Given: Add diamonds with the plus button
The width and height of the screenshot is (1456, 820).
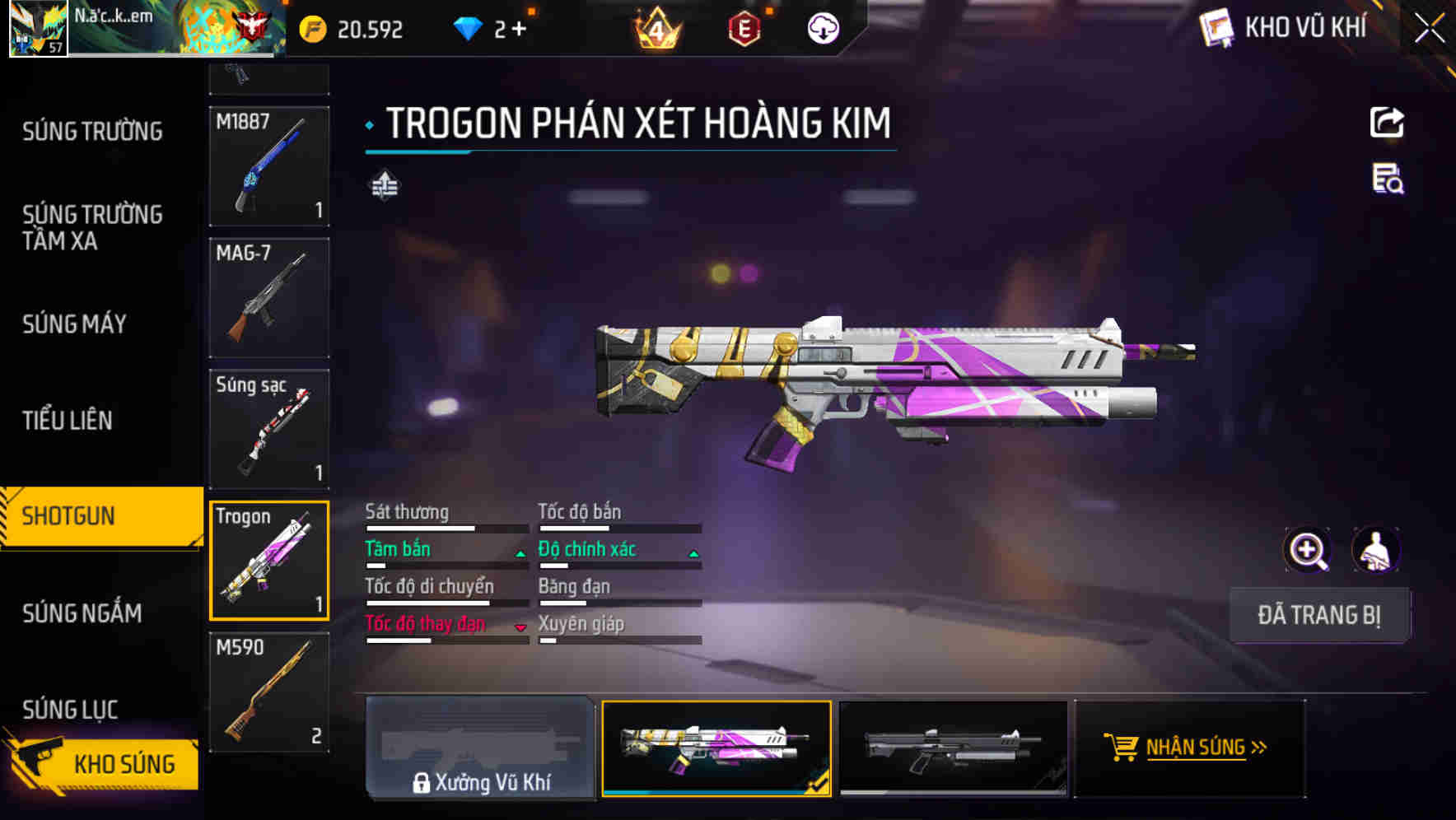Looking at the screenshot, I should [x=519, y=30].
